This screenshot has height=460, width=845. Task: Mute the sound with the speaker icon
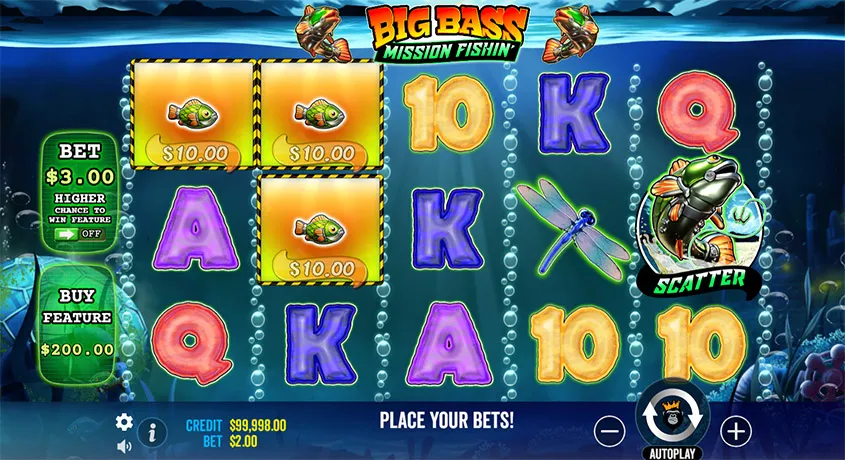(124, 447)
